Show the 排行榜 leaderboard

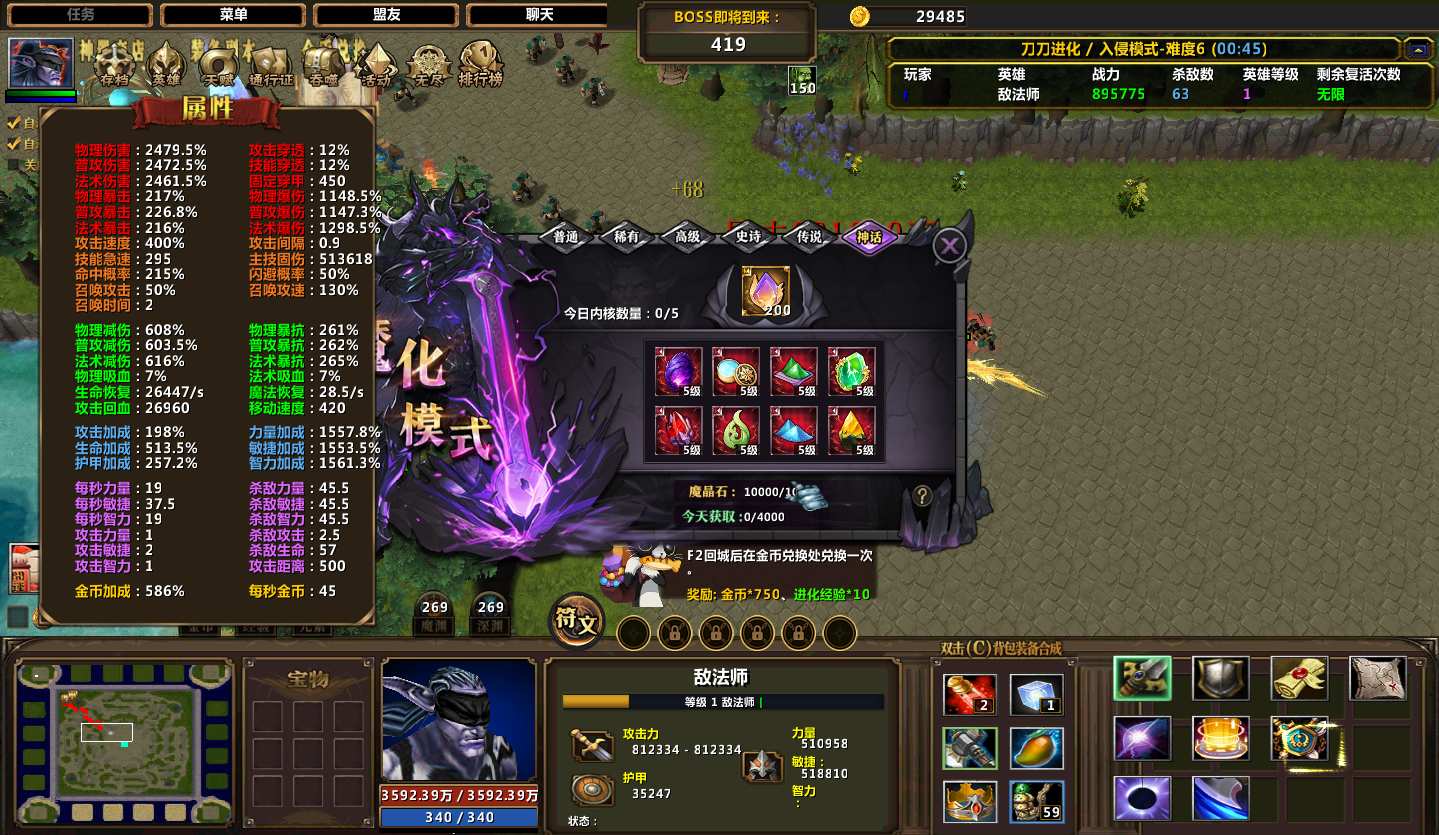coord(480,65)
